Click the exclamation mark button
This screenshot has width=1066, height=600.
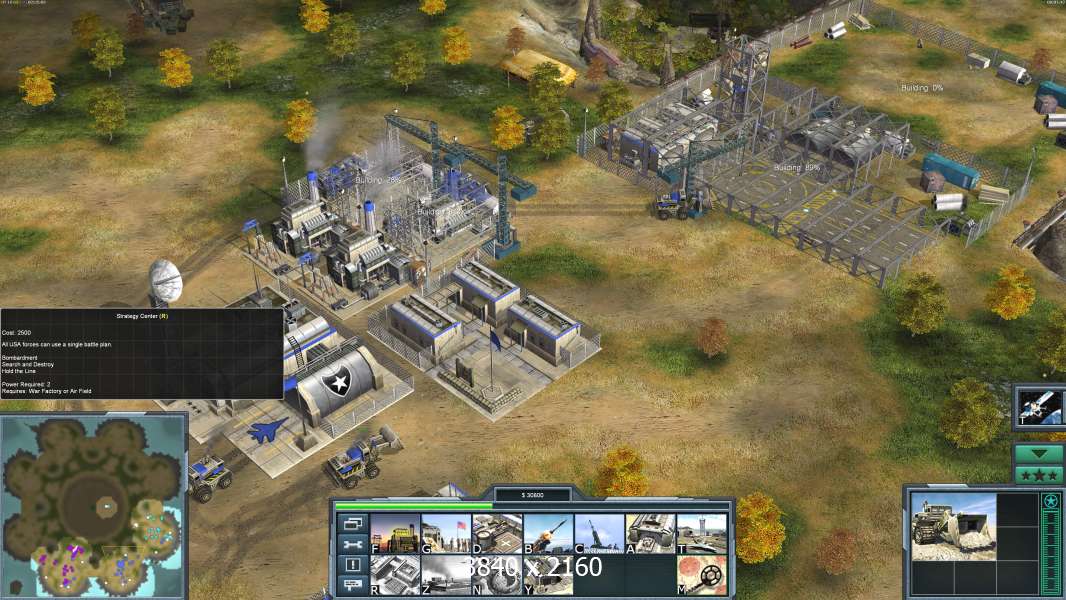point(352,565)
